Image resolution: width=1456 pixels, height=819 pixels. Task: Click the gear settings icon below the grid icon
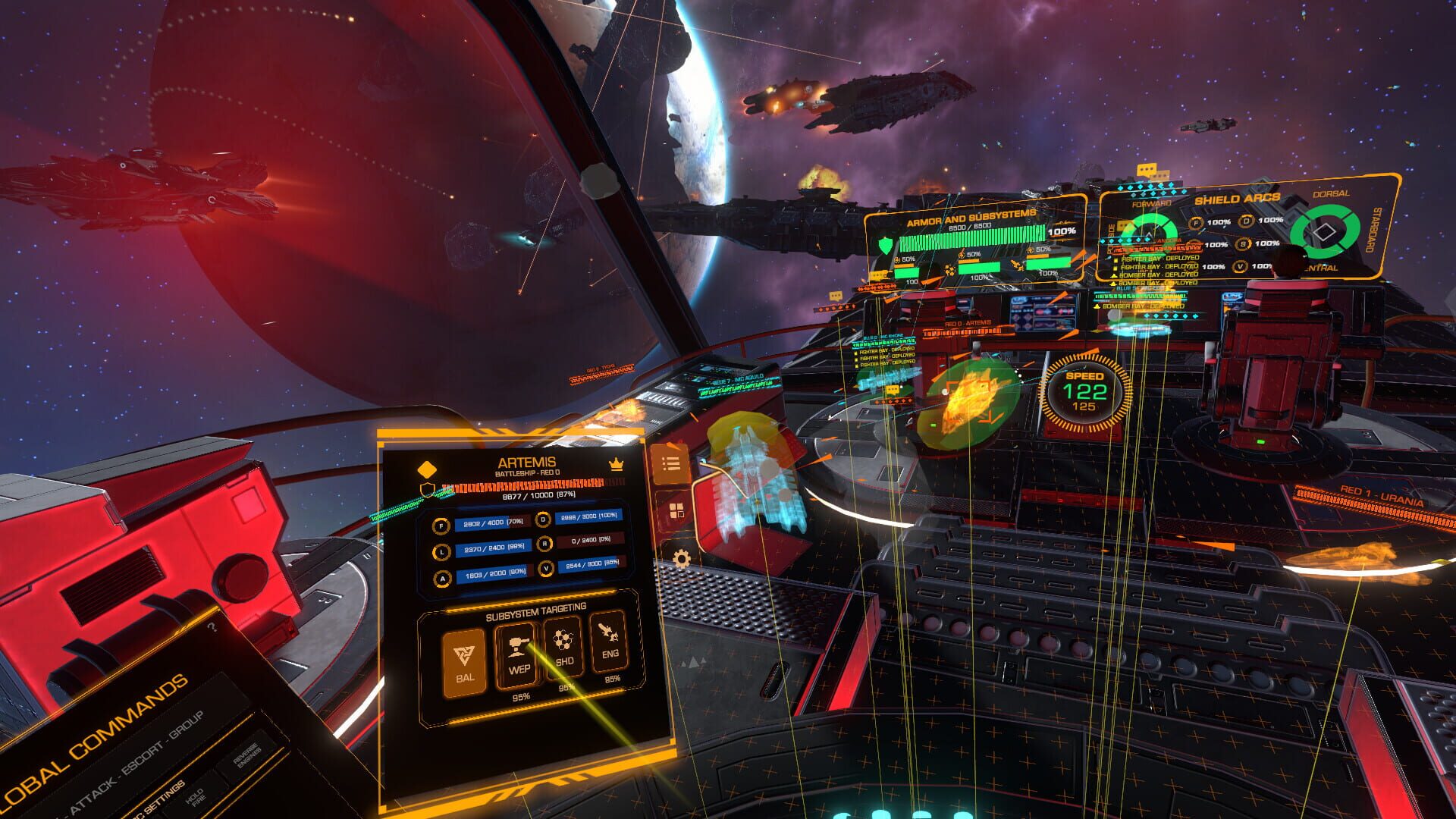(680, 556)
